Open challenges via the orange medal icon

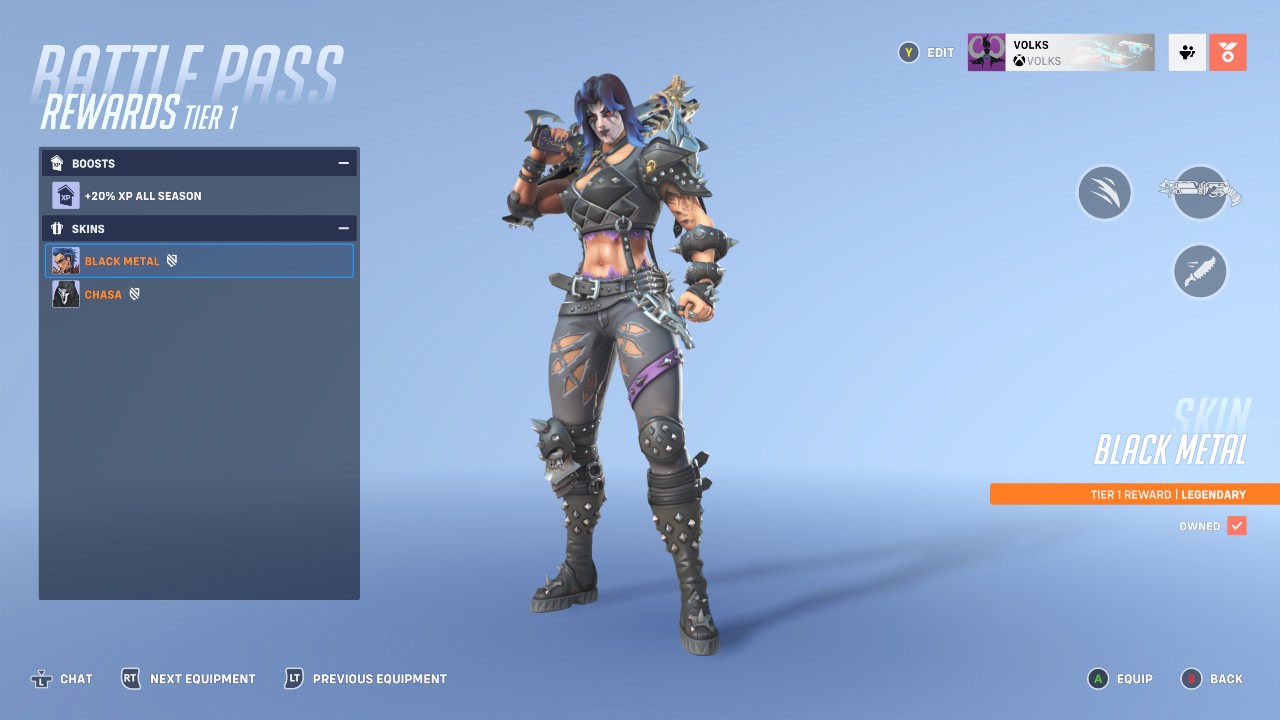1228,52
